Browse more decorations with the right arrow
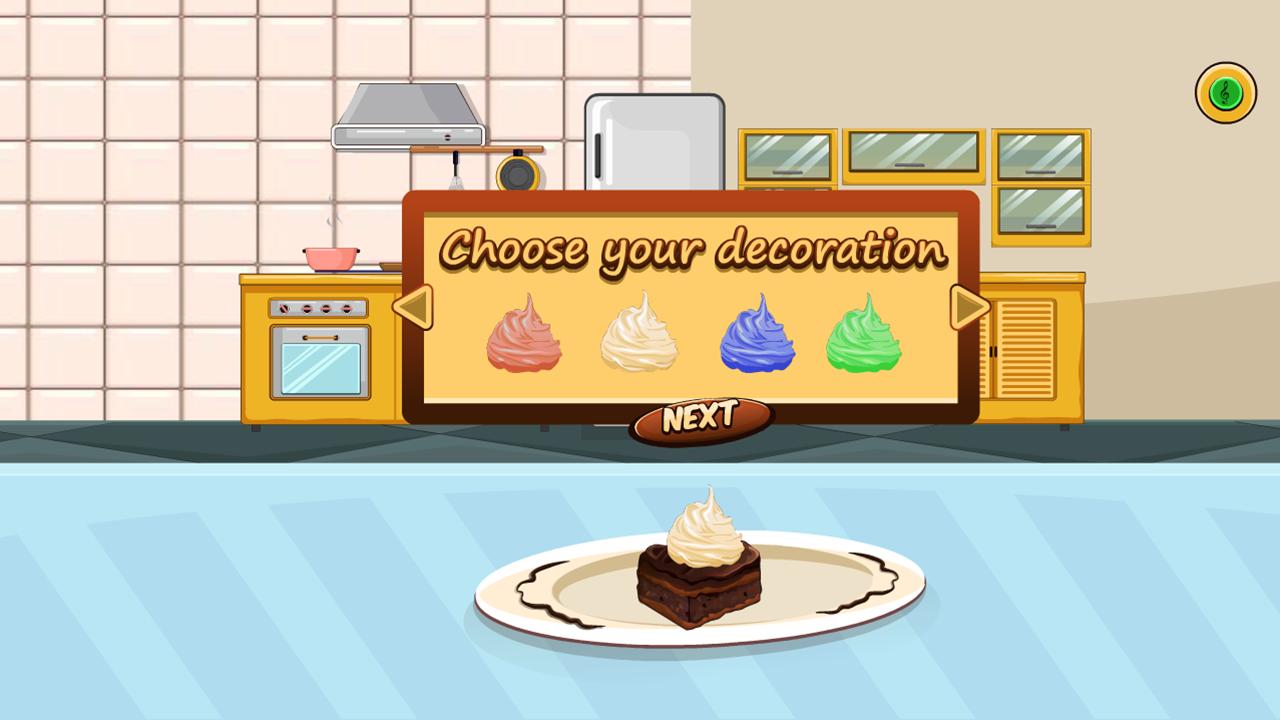1280x720 pixels. 966,308
